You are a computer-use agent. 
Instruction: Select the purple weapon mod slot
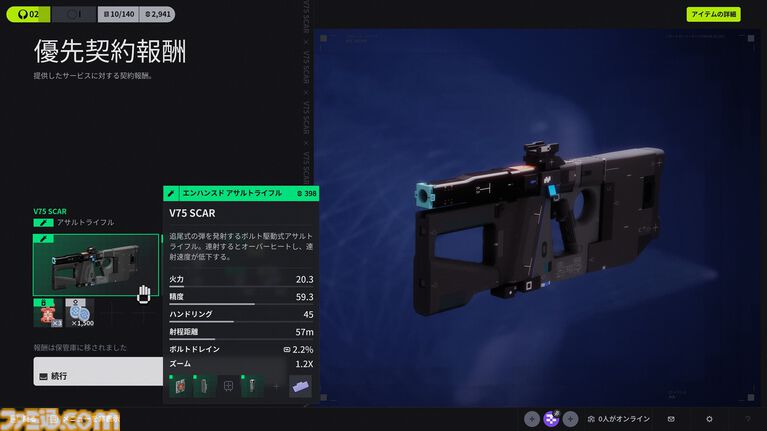300,386
